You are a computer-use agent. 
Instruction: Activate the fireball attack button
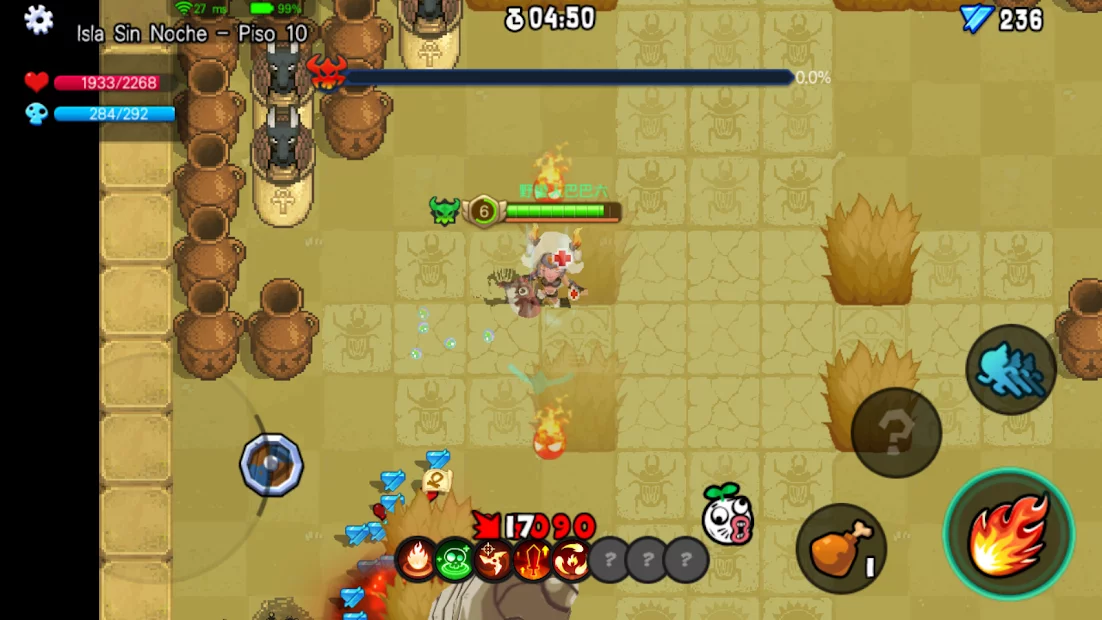1008,534
